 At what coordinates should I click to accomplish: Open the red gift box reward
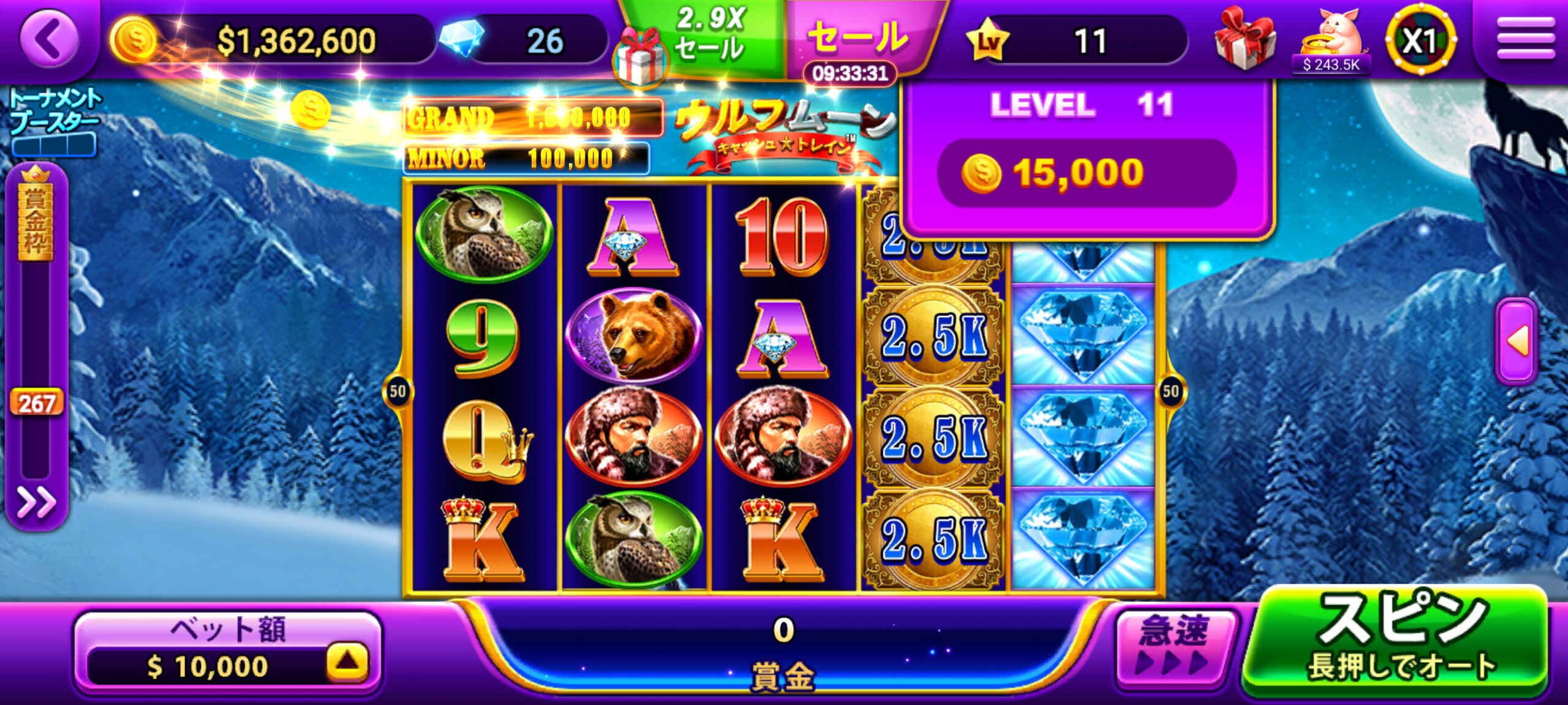pos(1245,38)
